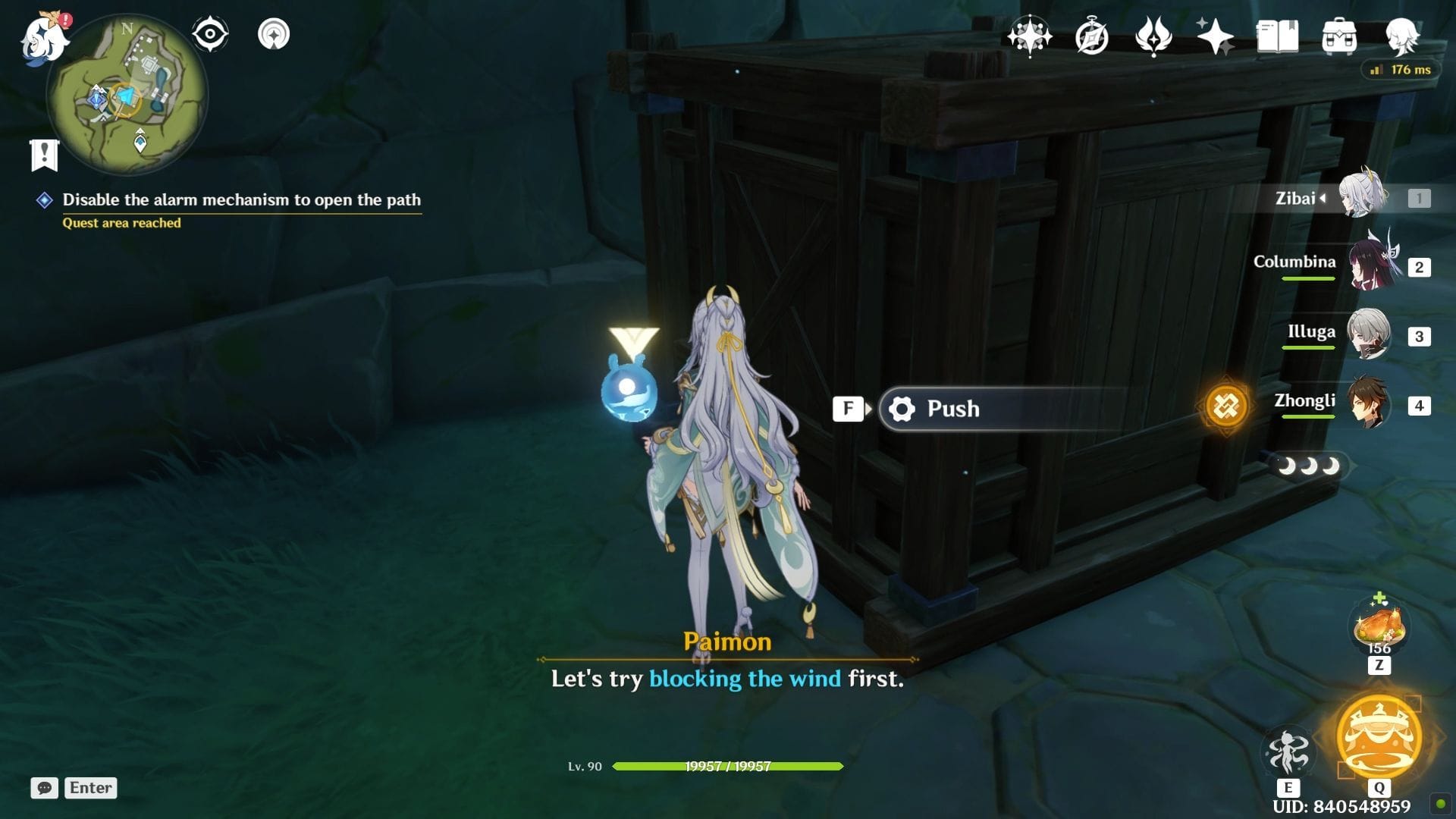Switch to party member Zhongli
This screenshot has height=819, width=1456.
(1369, 403)
